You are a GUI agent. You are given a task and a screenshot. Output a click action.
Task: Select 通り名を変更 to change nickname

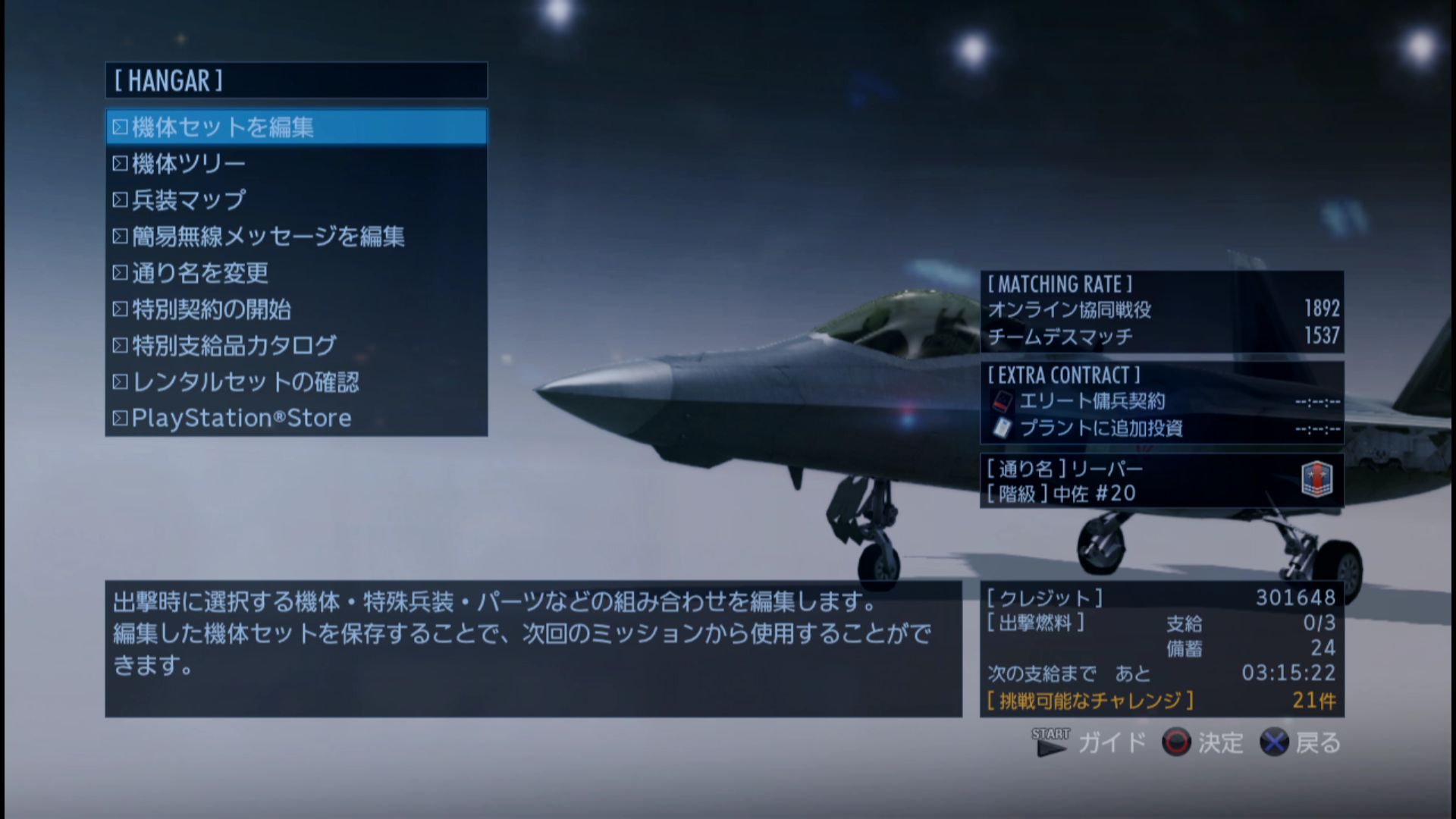[296, 272]
